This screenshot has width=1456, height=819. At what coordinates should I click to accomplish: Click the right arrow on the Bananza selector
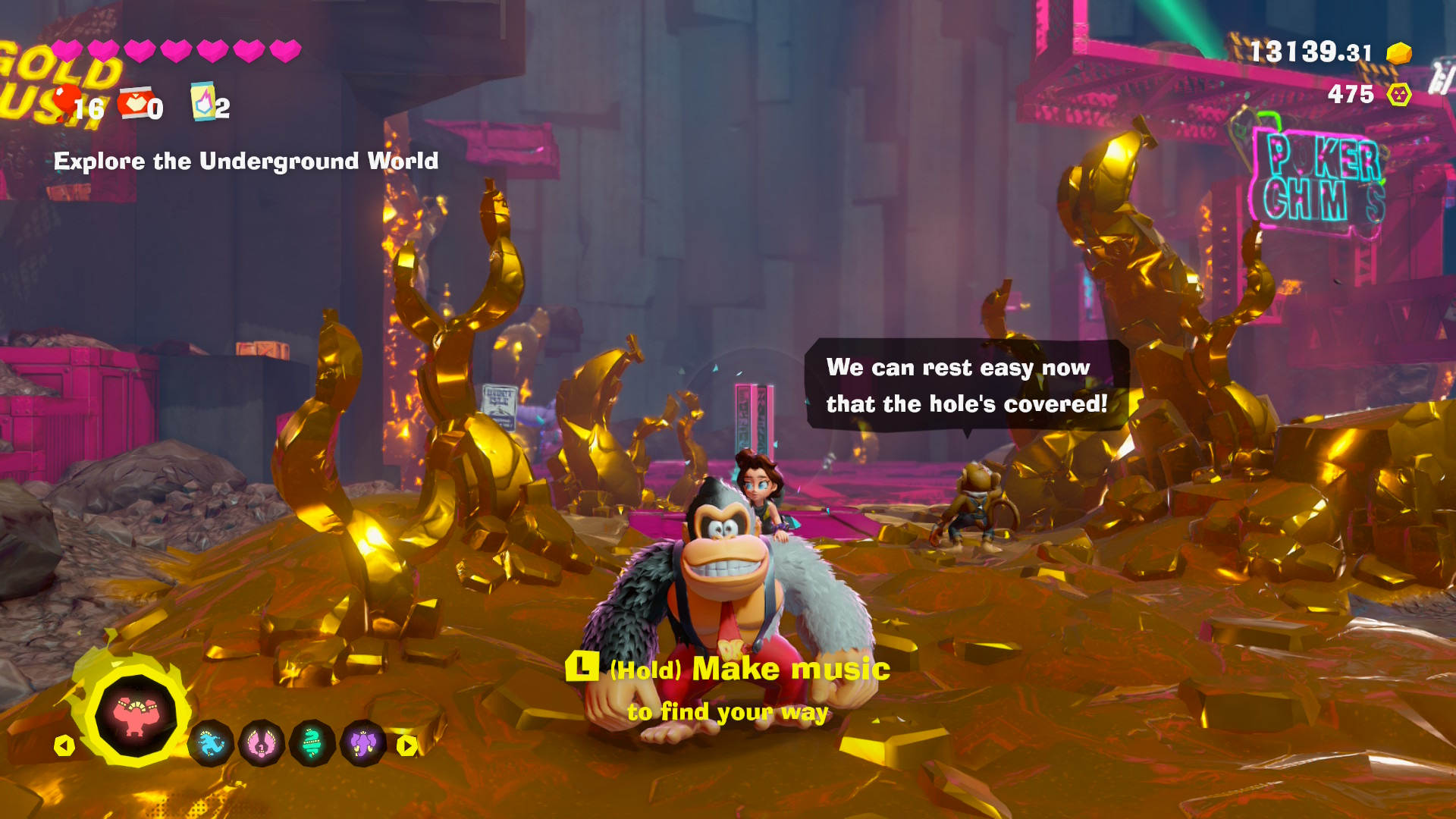pos(407,745)
